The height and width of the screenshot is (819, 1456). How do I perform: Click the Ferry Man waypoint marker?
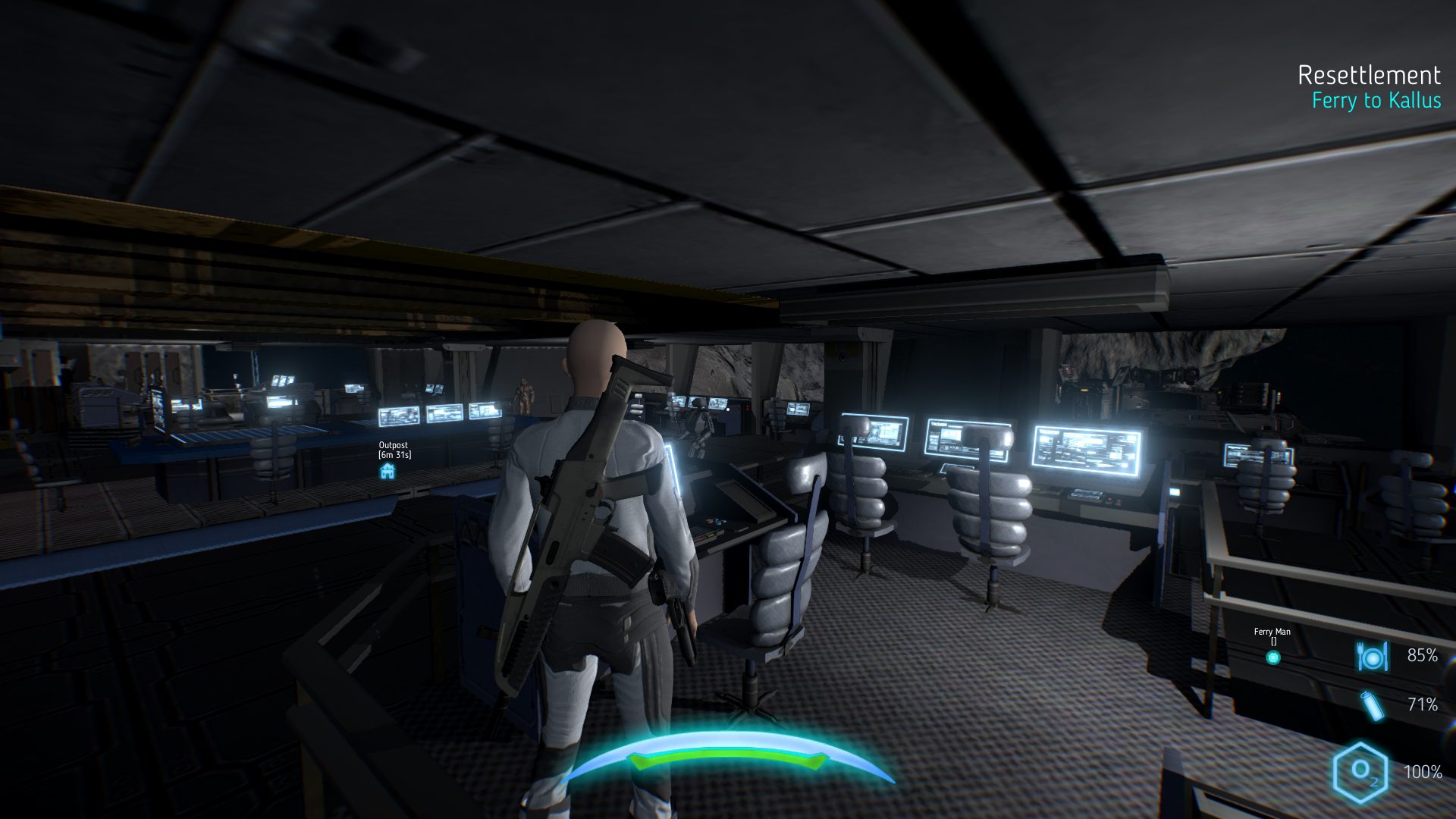coord(1273,657)
